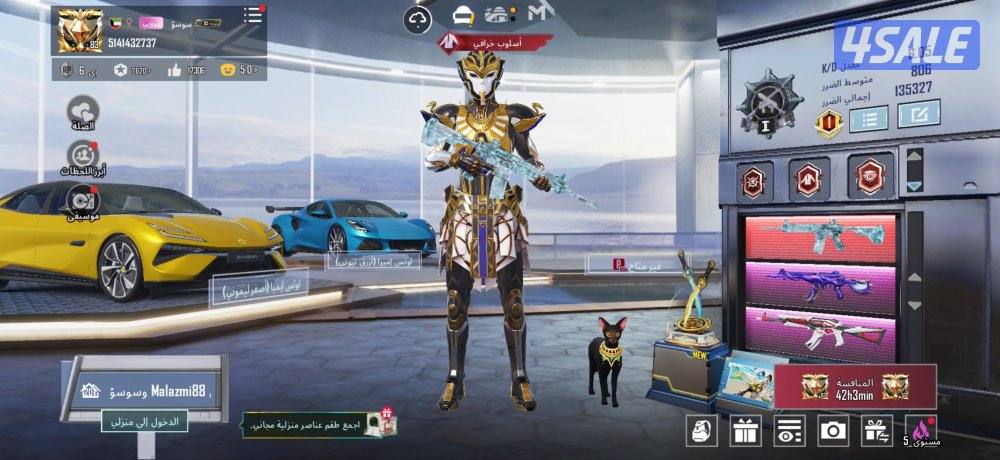Image resolution: width=1000 pixels, height=460 pixels.
Task: Select the outfit helmet tab icon
Action: pyautogui.click(x=461, y=15)
